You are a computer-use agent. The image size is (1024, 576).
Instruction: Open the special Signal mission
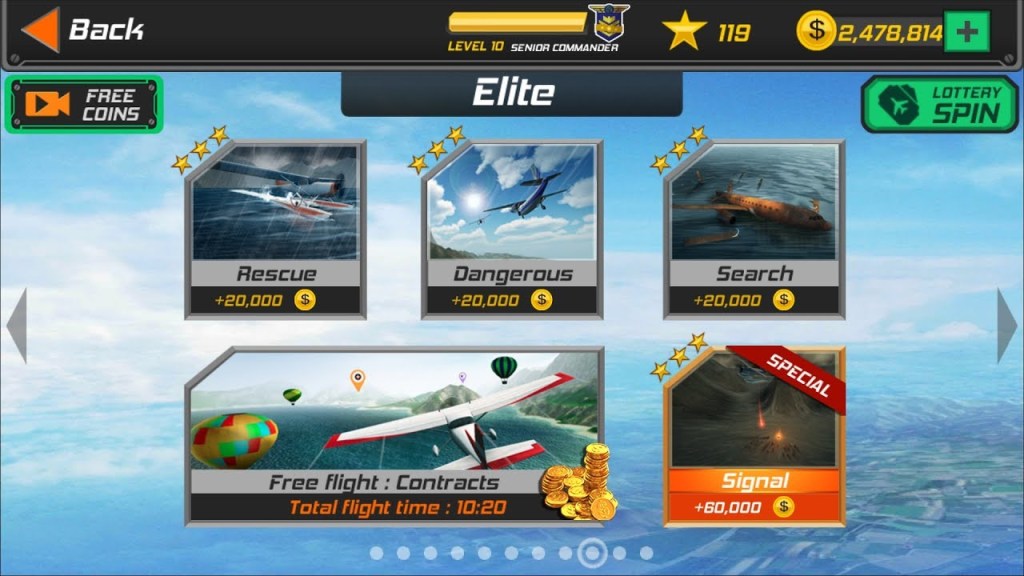754,436
